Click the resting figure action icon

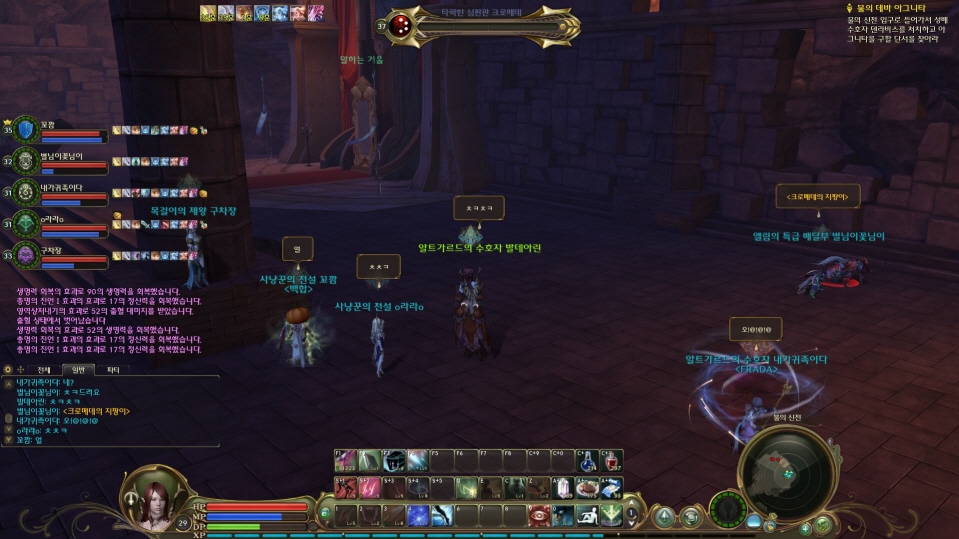click(x=588, y=514)
